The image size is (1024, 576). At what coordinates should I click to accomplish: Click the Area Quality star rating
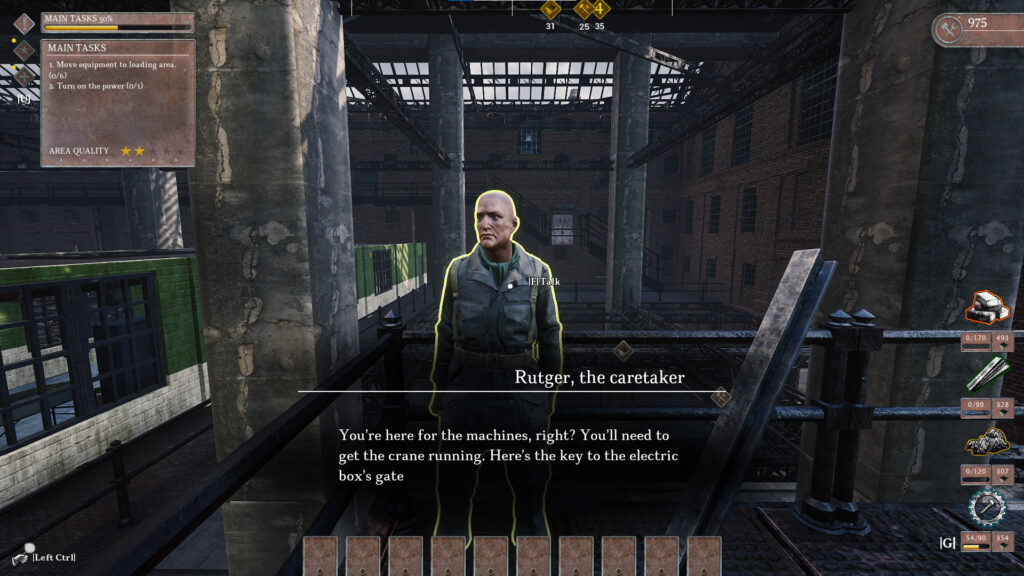[x=133, y=151]
